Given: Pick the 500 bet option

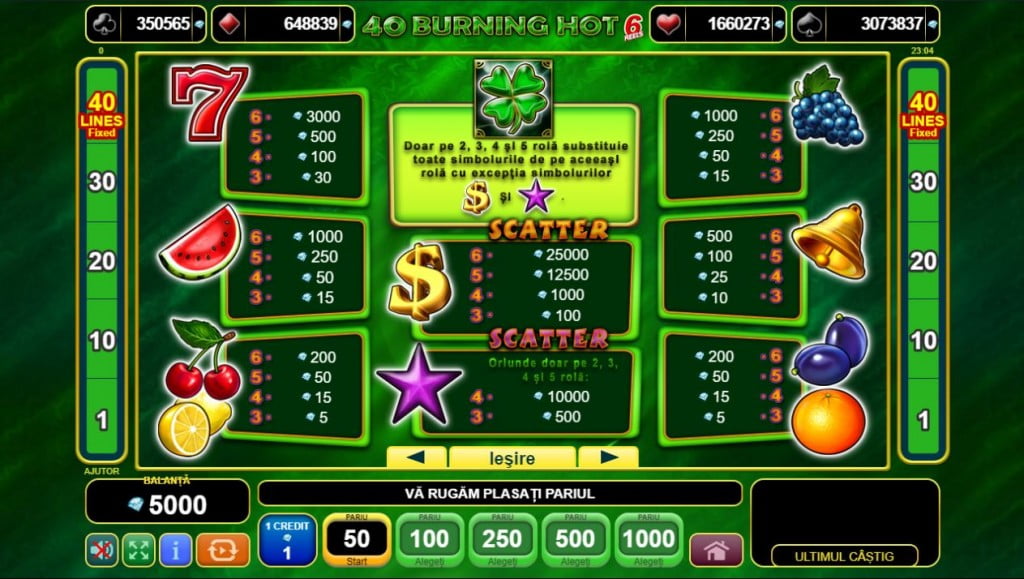Looking at the screenshot, I should tap(575, 540).
